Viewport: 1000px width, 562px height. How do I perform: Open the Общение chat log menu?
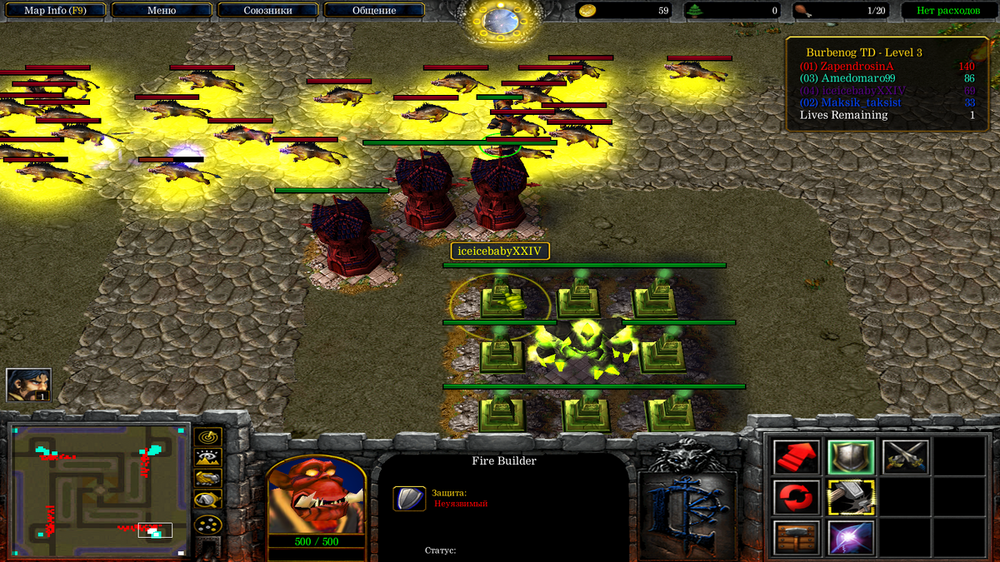click(374, 11)
